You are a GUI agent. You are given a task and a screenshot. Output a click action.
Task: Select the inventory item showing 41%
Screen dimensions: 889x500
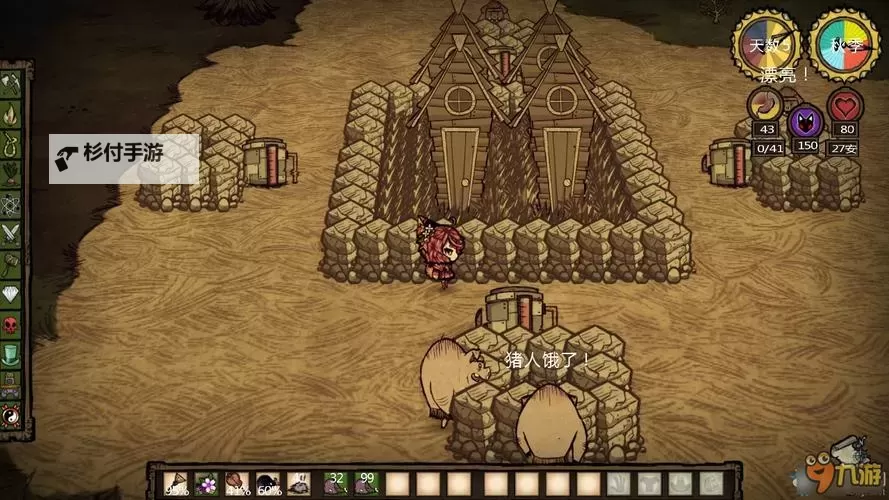click(238, 484)
